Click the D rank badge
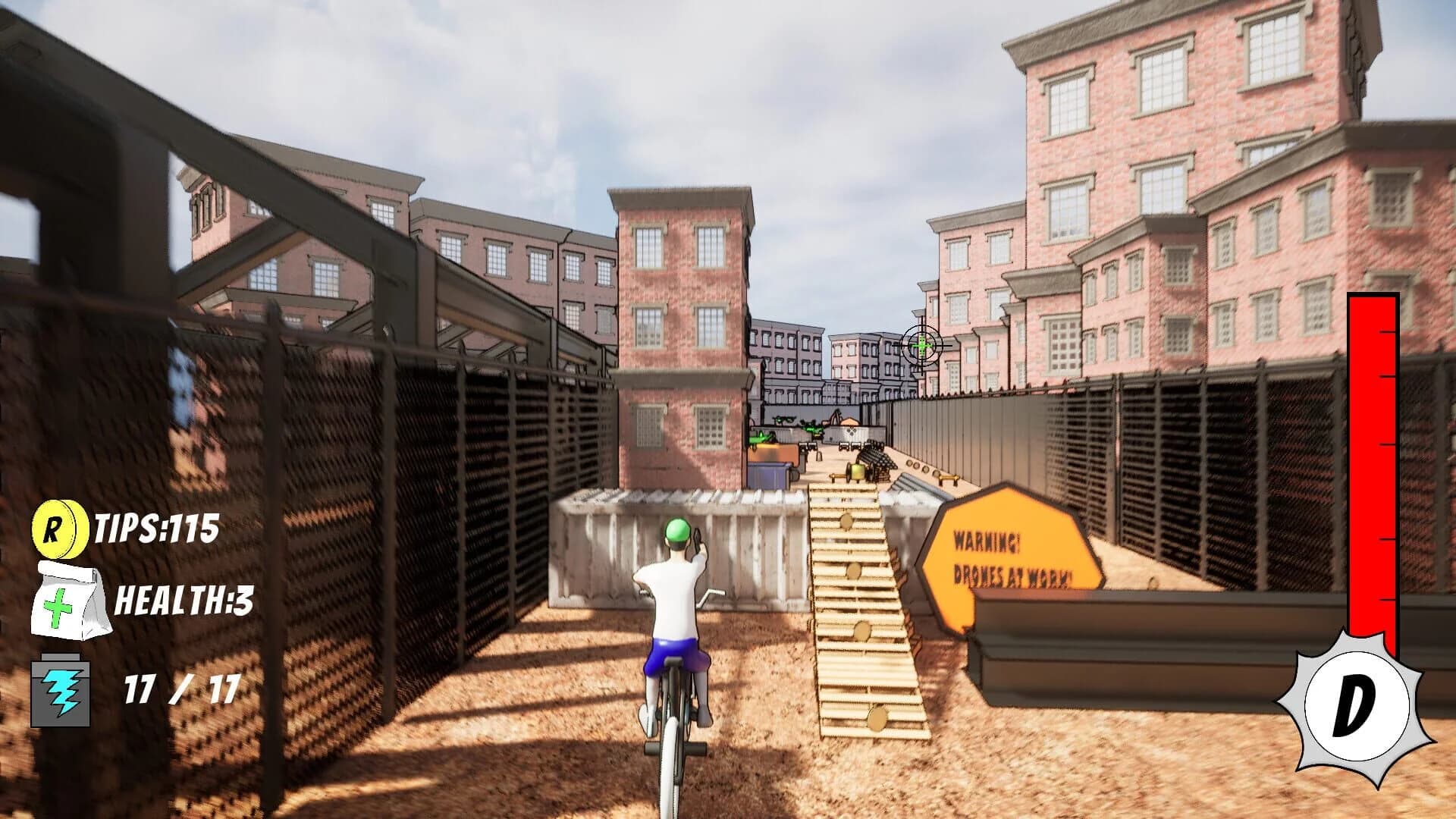This screenshot has width=1456, height=819. click(1355, 706)
